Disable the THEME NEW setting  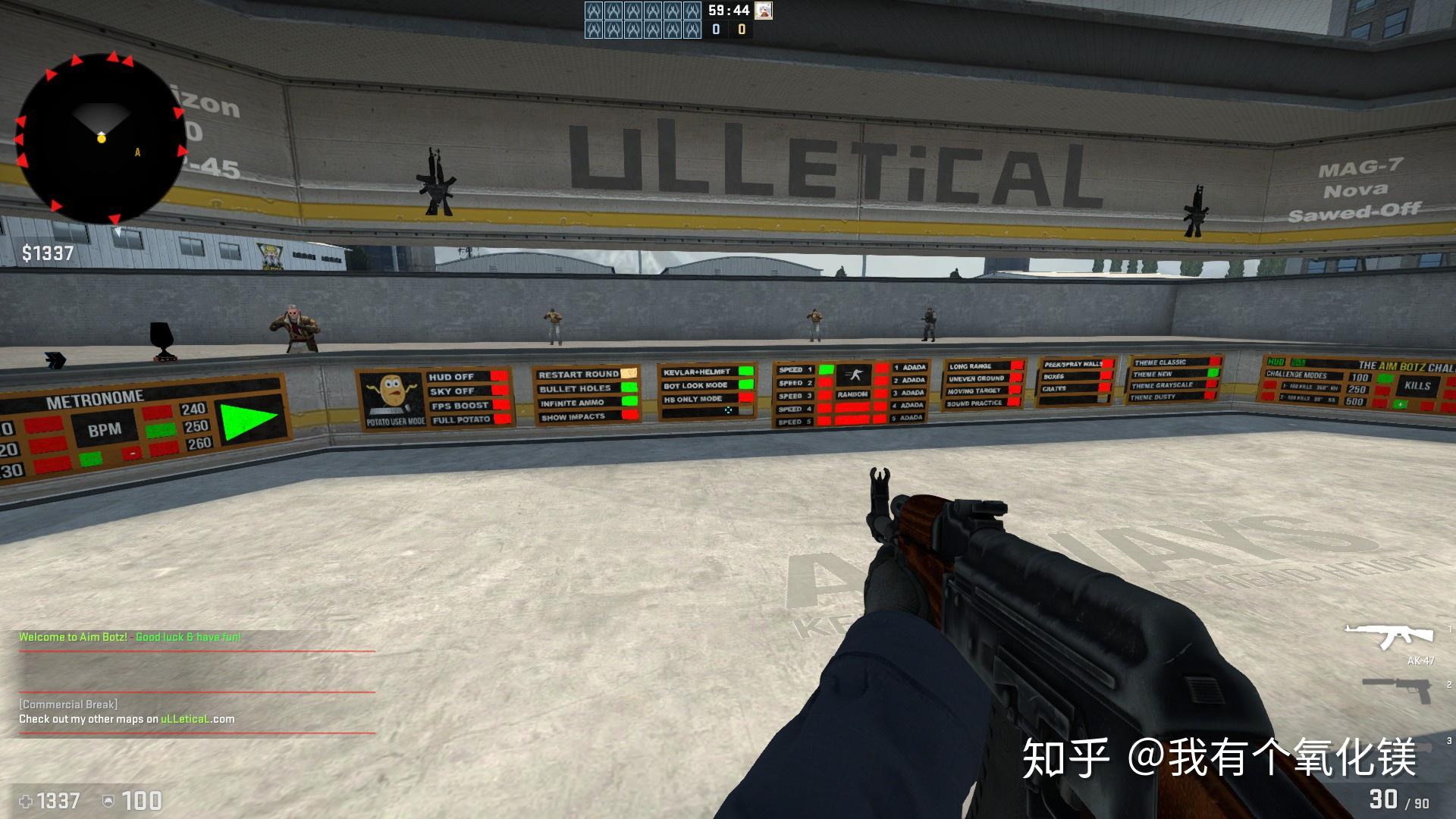1213,375
